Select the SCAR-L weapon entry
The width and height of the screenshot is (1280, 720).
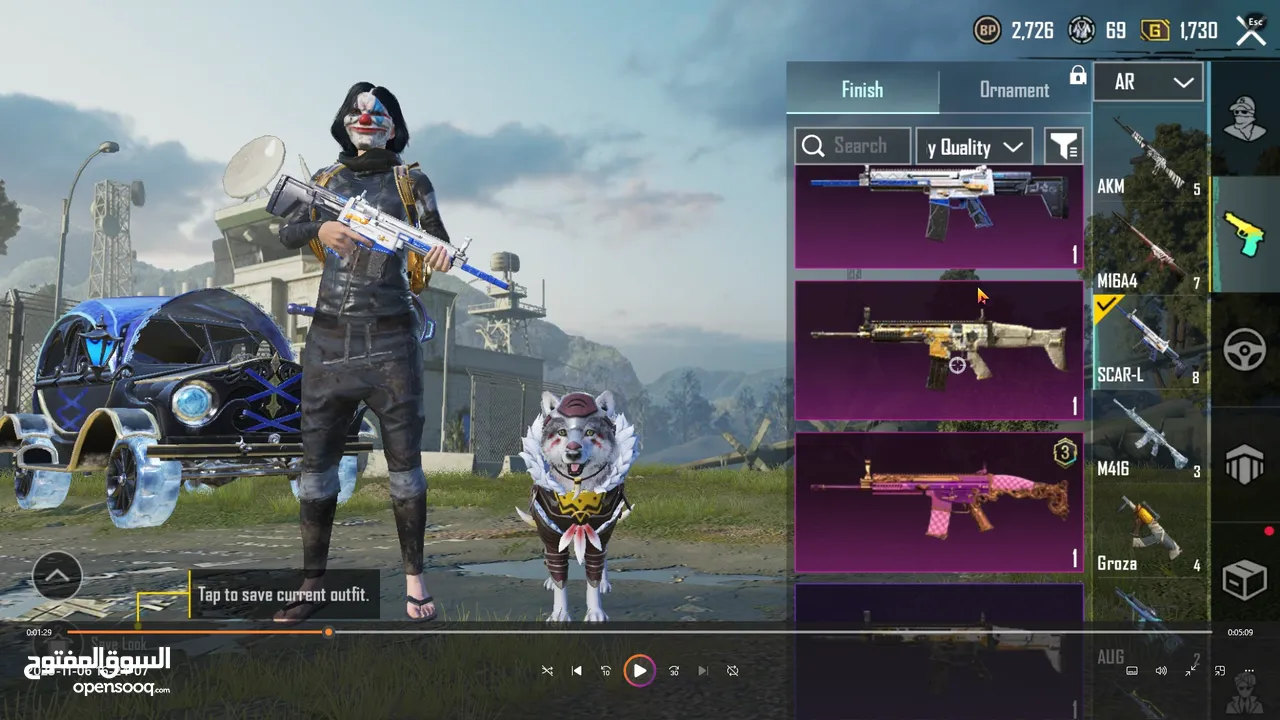(1150, 345)
